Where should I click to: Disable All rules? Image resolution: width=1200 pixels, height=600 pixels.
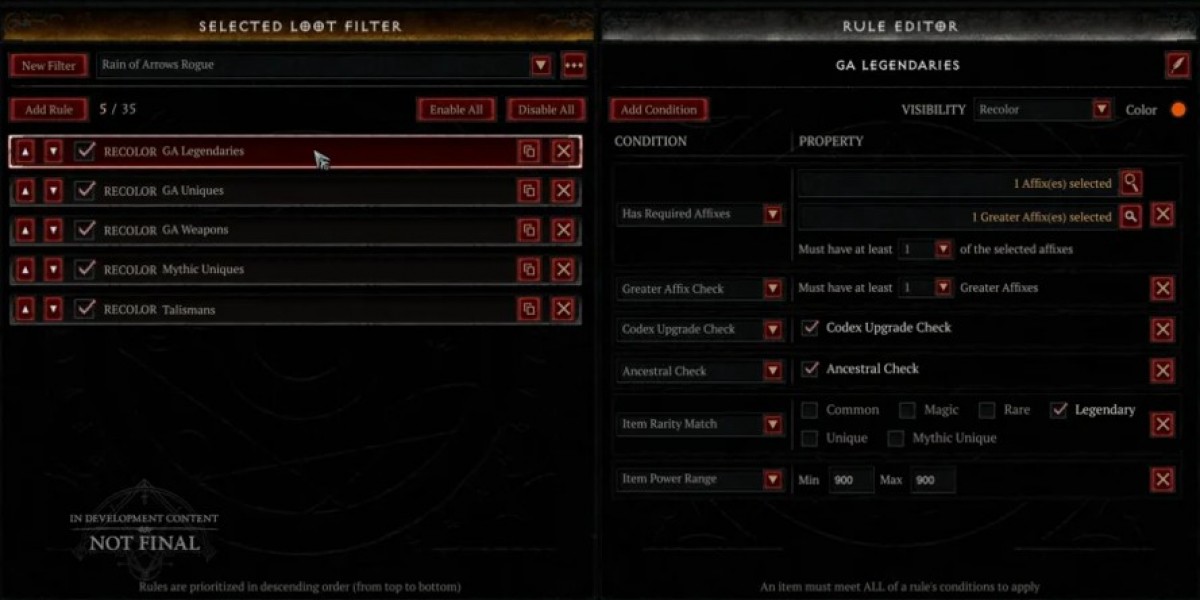tap(546, 110)
